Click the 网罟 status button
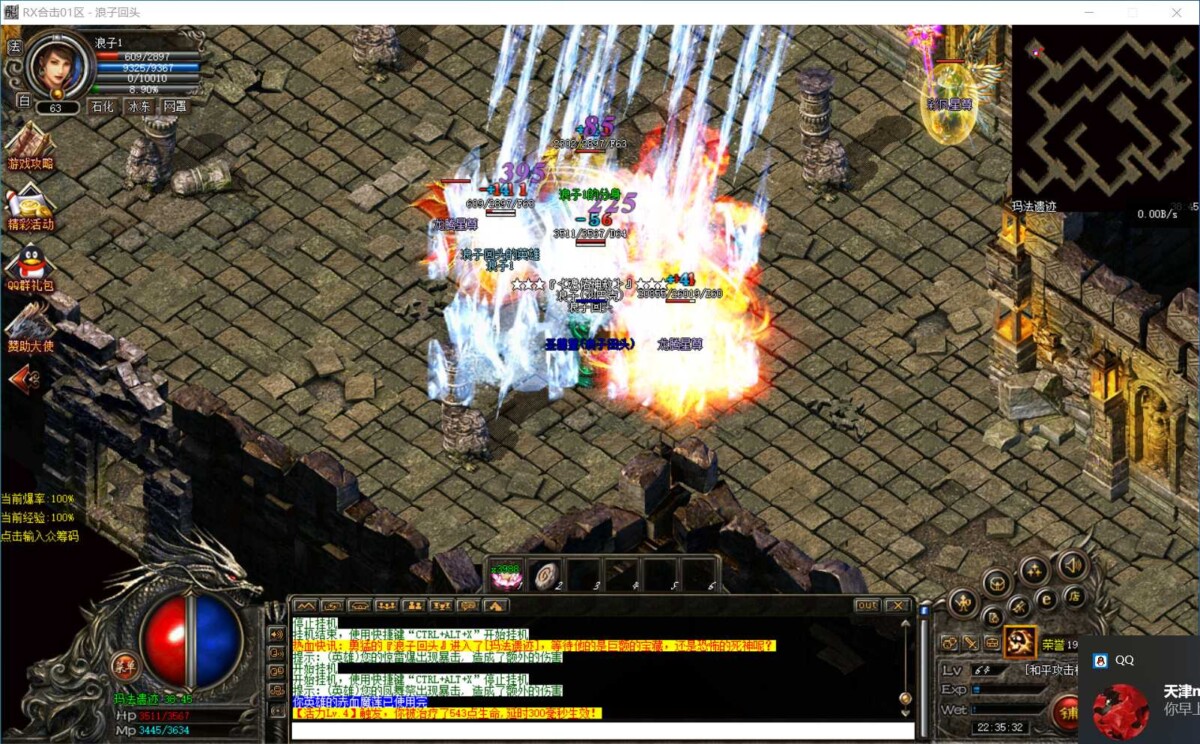 (174, 106)
